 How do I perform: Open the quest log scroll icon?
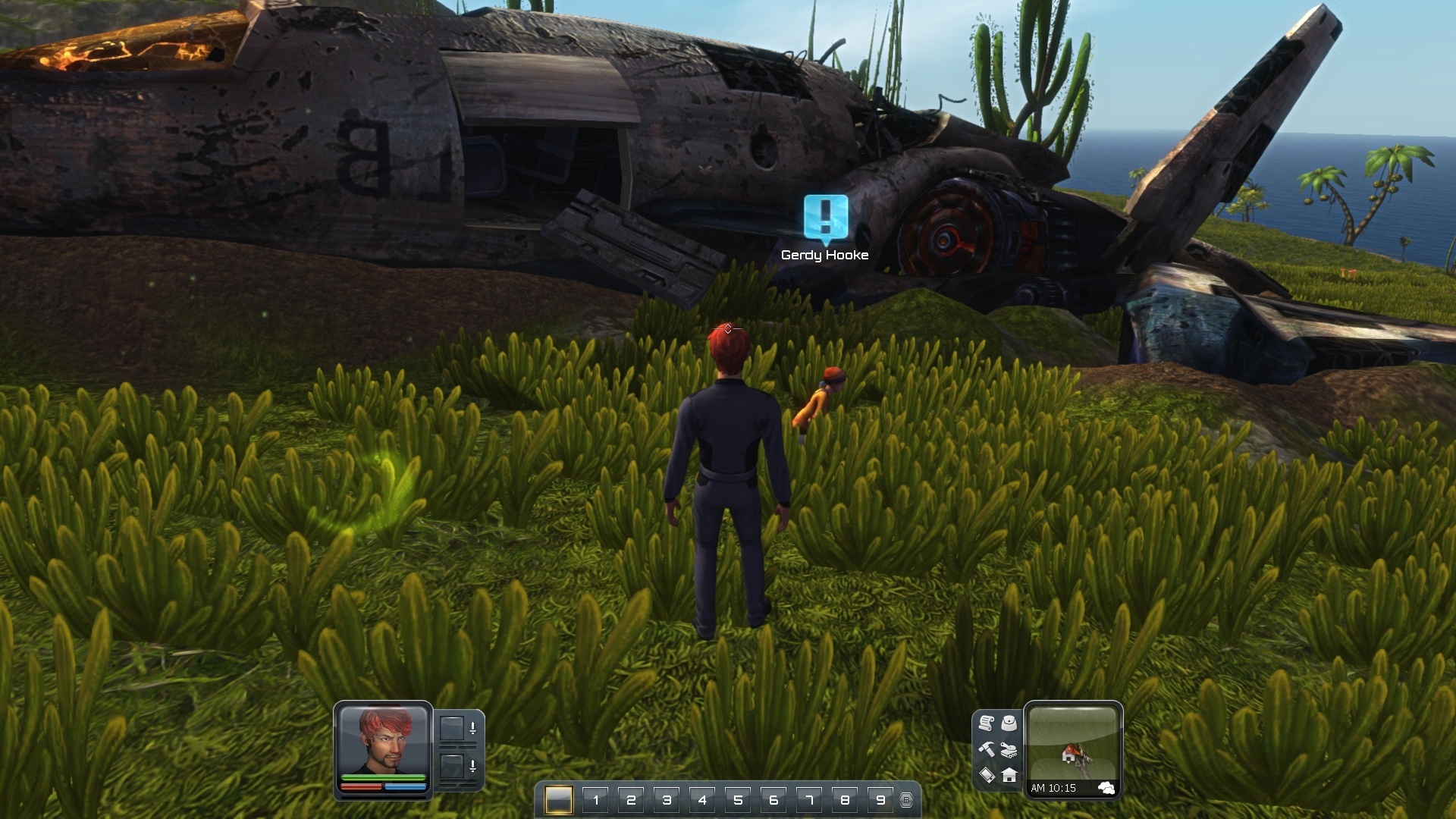click(x=987, y=724)
